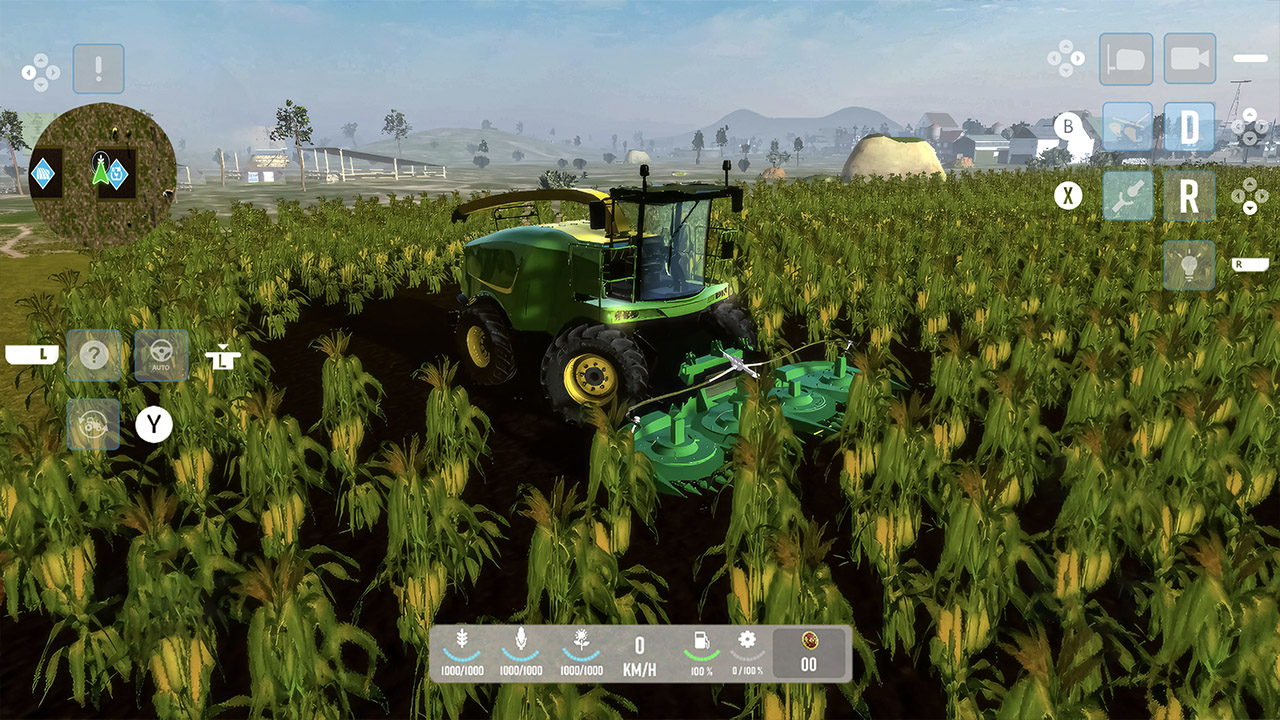Toggle the headlights with the lightbulb button
This screenshot has height=720, width=1280.
point(1190,263)
